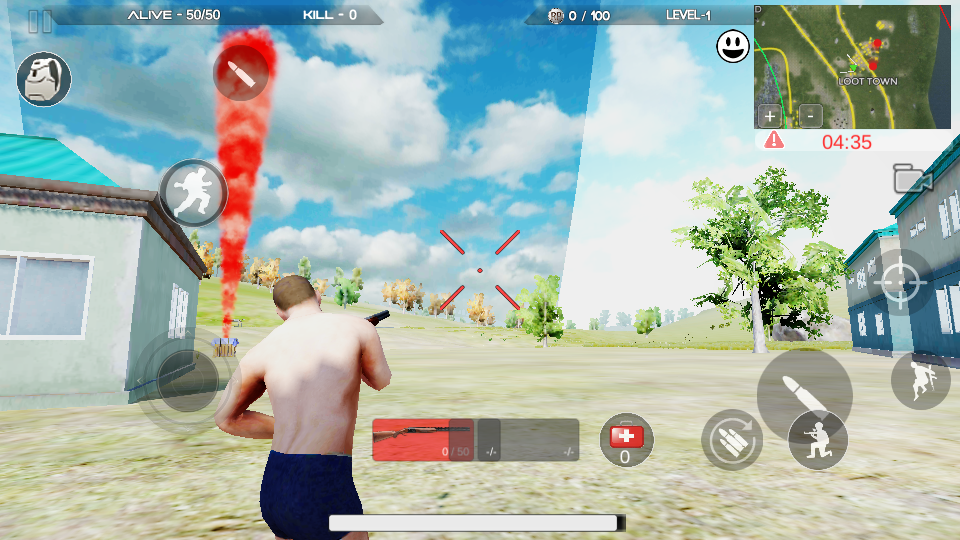The height and width of the screenshot is (540, 960).
Task: Reload the weapon with the ammo button
Action: click(x=731, y=440)
